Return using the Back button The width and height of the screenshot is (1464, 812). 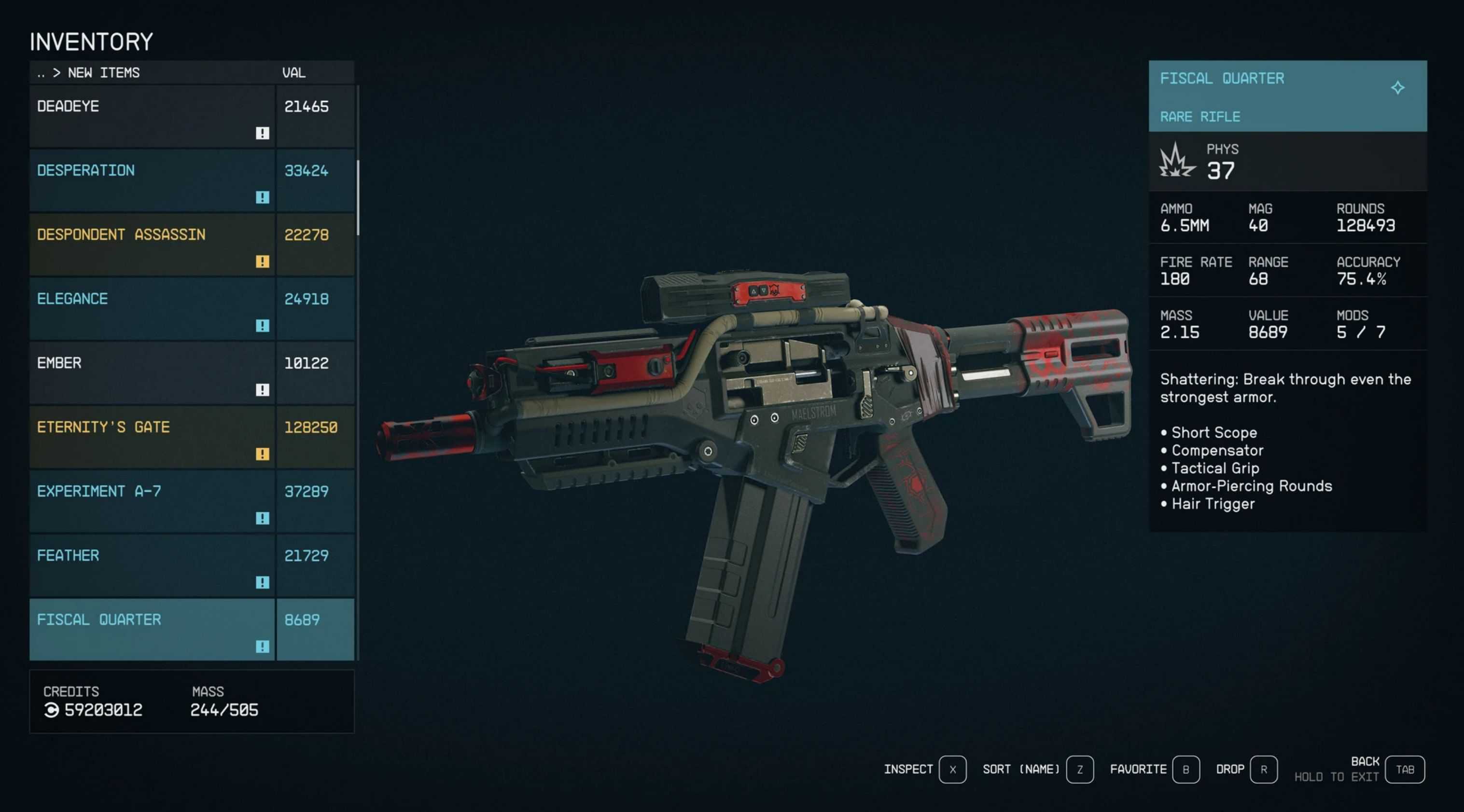(1404, 770)
